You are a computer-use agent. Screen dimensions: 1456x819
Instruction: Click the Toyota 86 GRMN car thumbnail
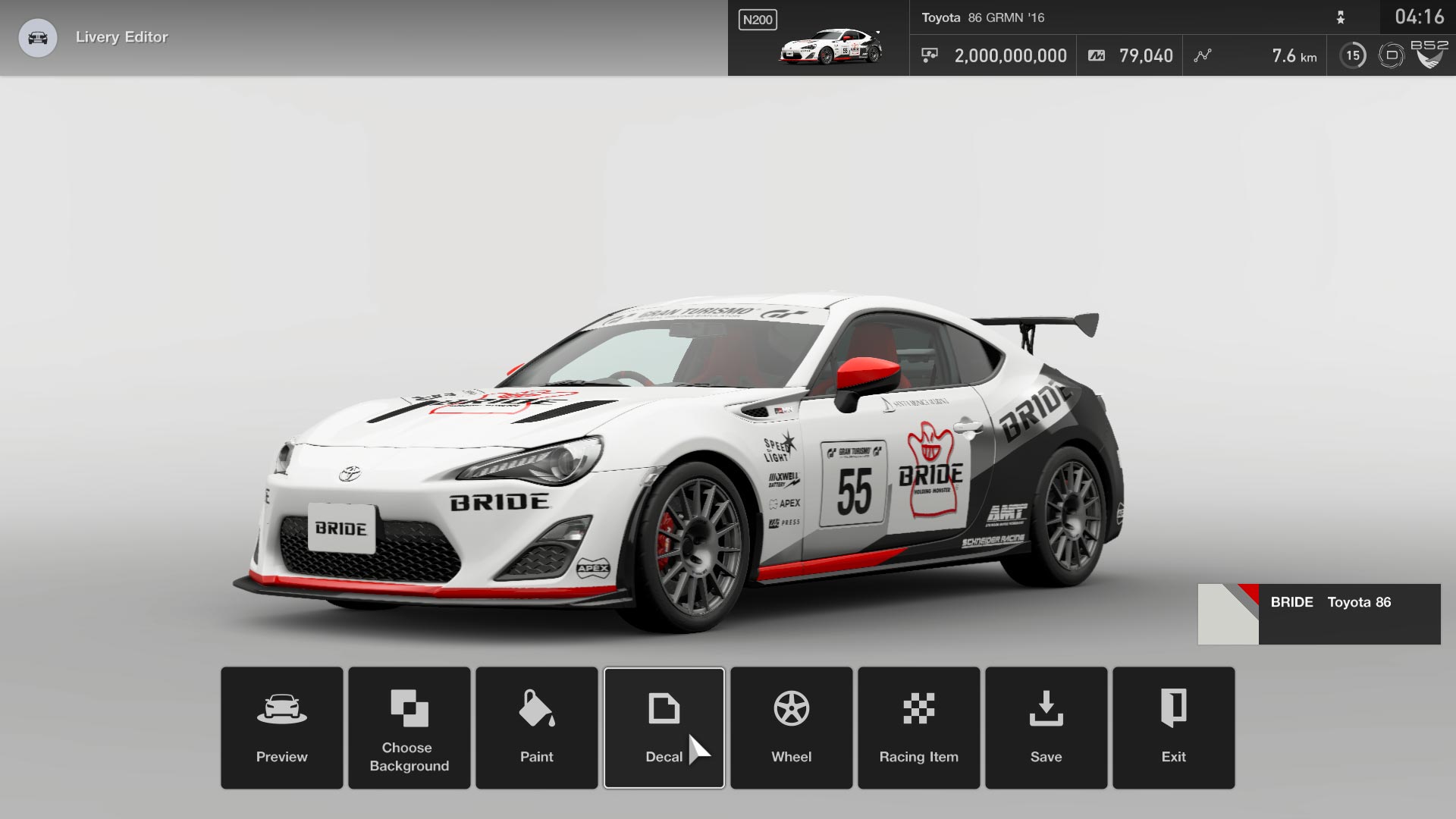coord(830,46)
